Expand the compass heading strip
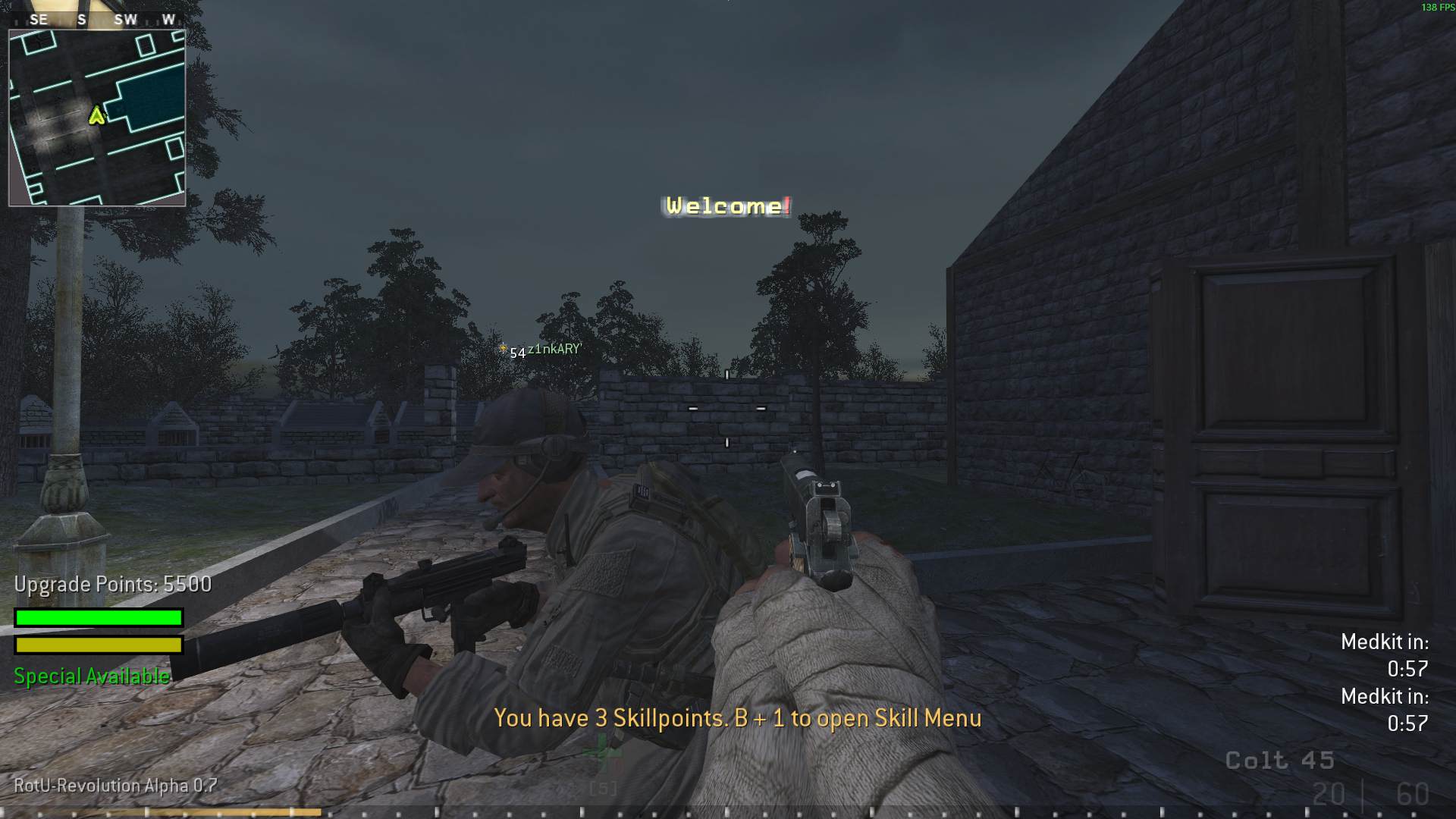This screenshot has height=819, width=1456. tap(99, 20)
